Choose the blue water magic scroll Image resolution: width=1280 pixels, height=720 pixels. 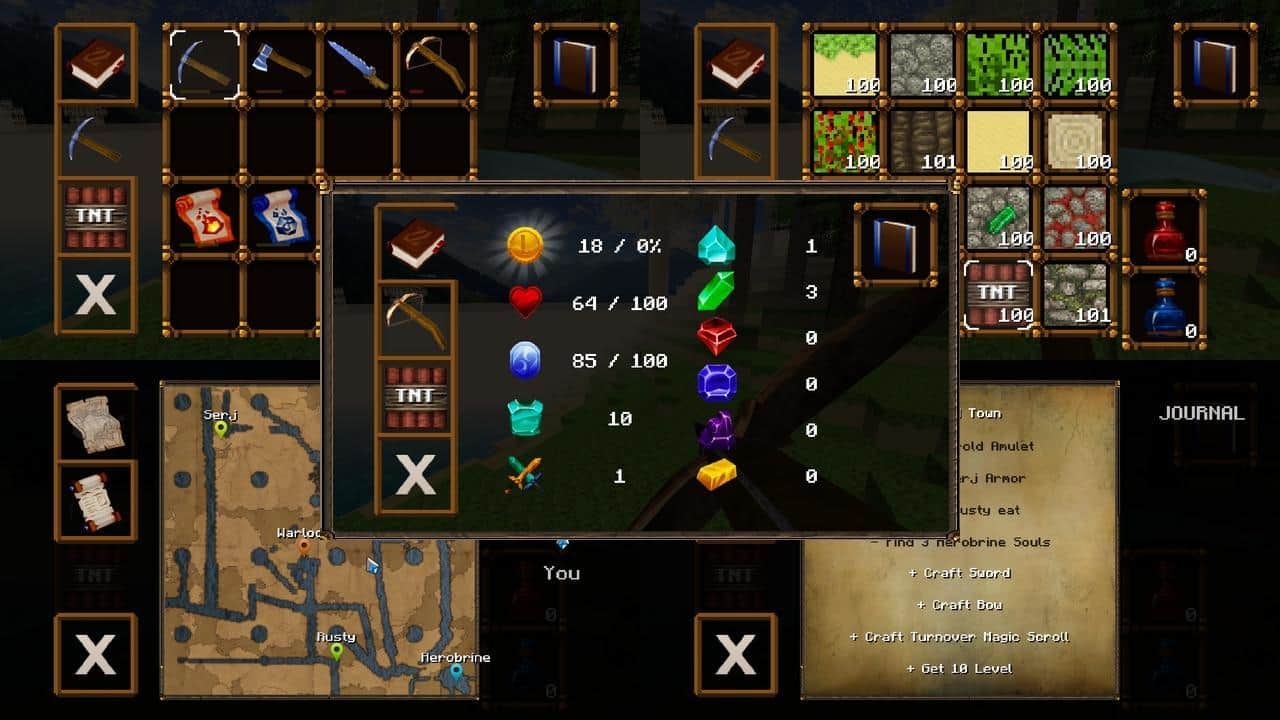(x=281, y=218)
